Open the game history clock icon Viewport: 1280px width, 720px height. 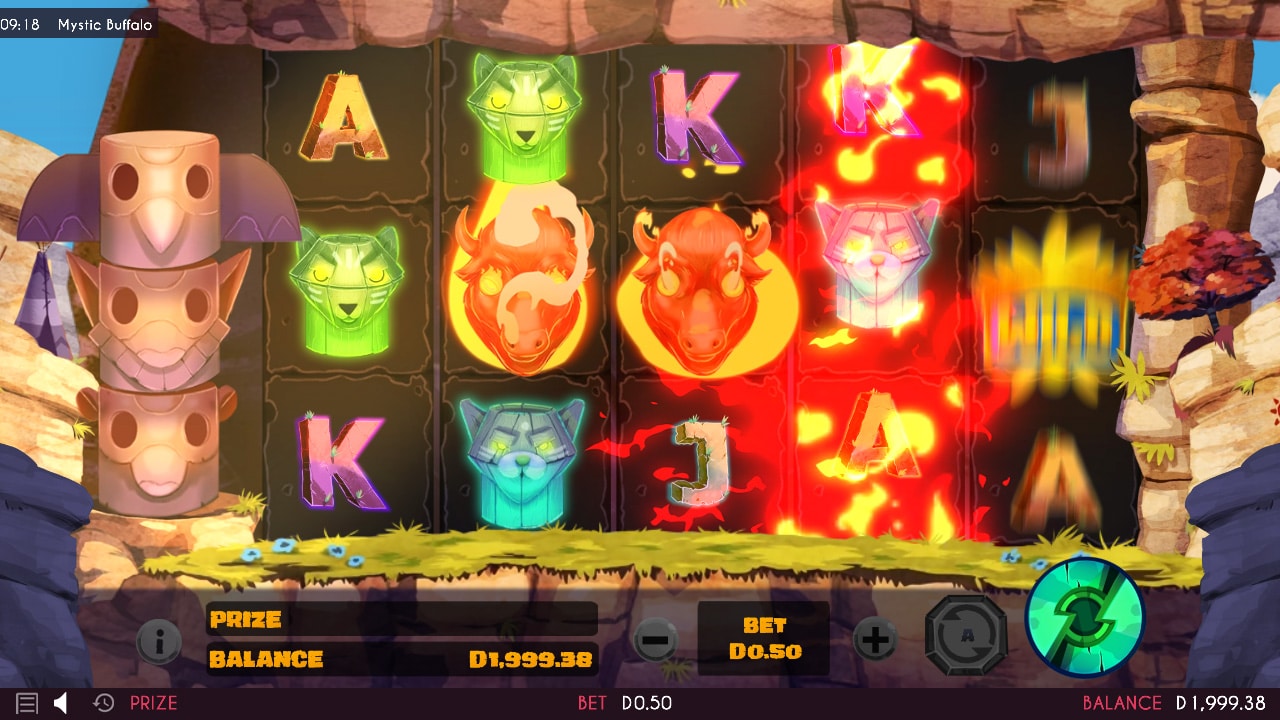103,703
